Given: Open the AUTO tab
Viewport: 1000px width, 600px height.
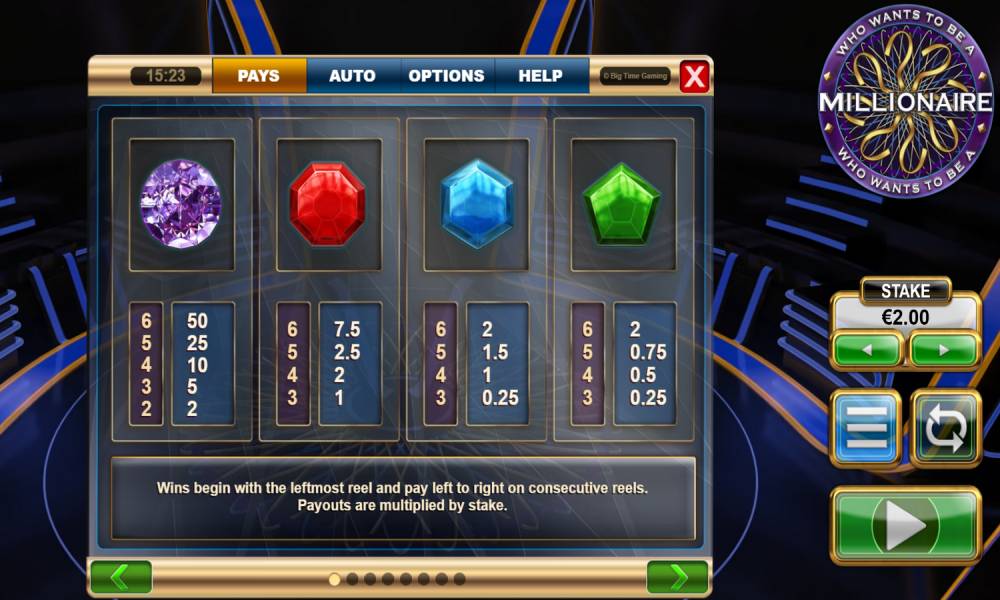Looking at the screenshot, I should pos(352,76).
